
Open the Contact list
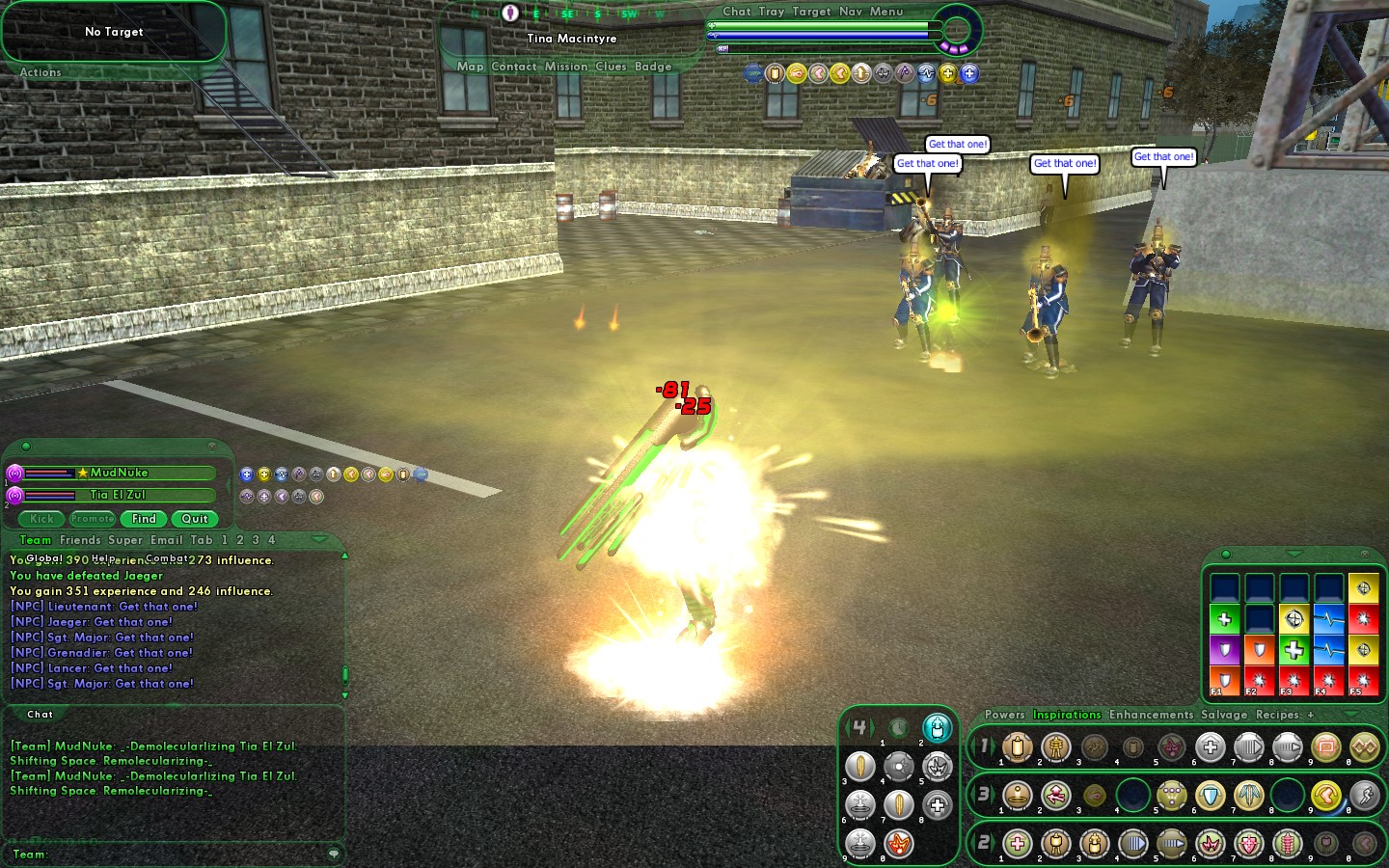[513, 67]
